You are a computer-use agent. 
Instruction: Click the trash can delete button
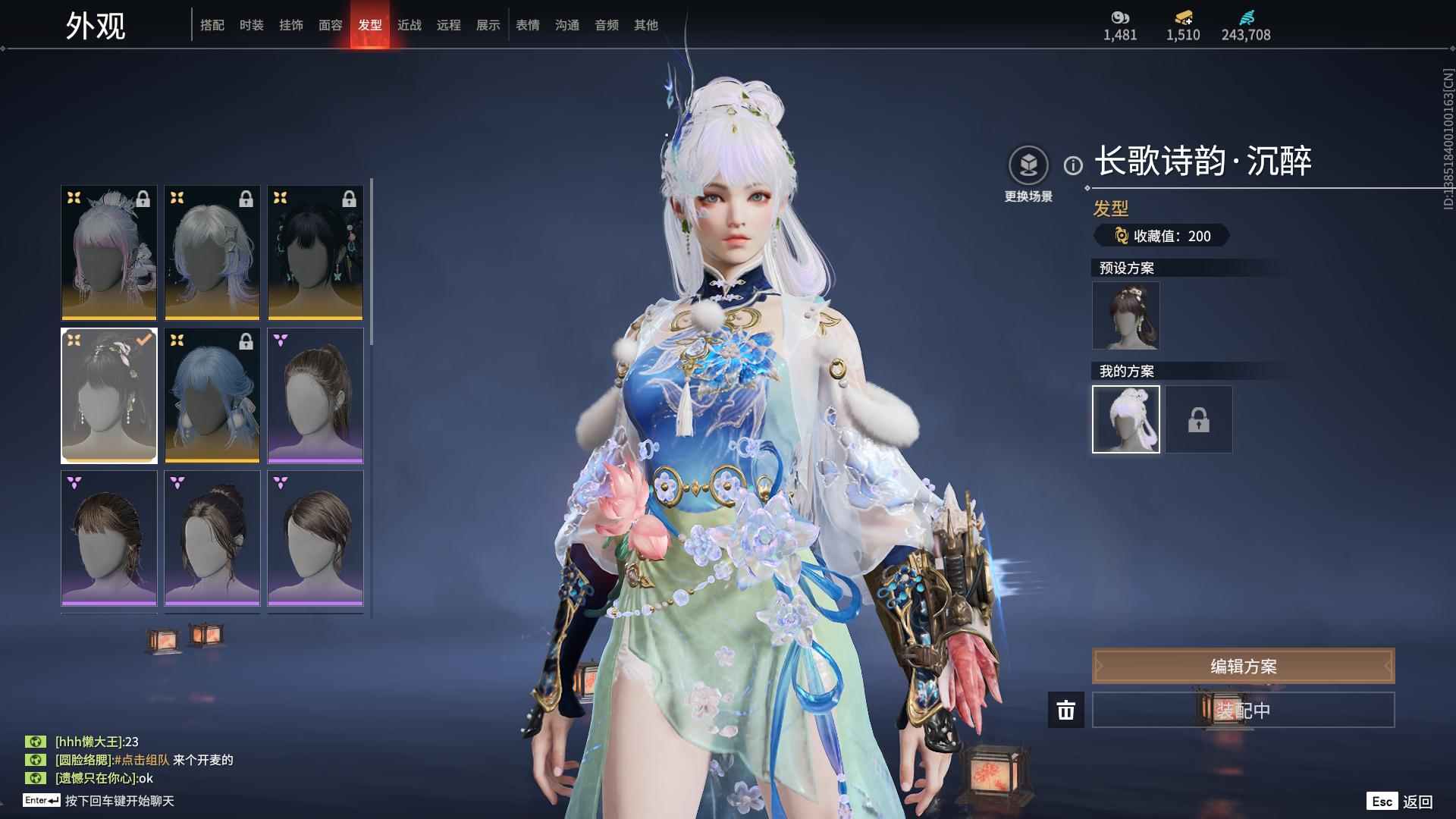pos(1066,711)
